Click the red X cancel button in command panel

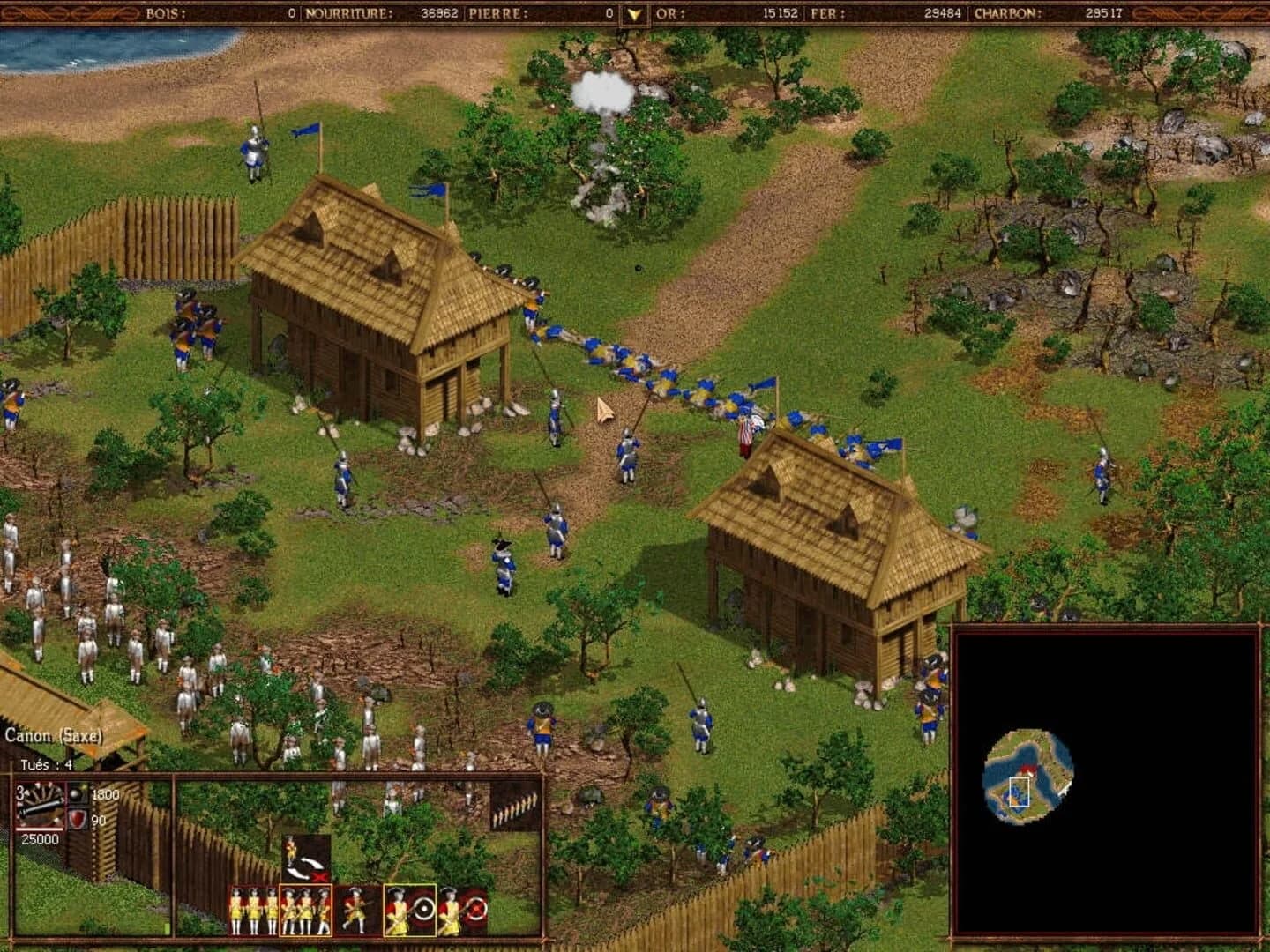(x=319, y=878)
